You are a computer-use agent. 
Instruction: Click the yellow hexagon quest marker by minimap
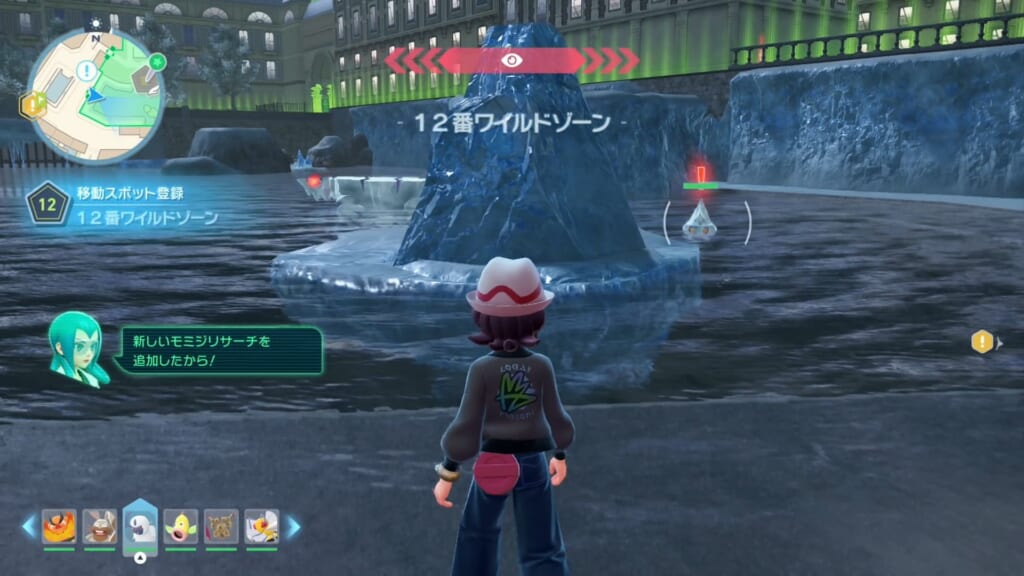tap(34, 102)
